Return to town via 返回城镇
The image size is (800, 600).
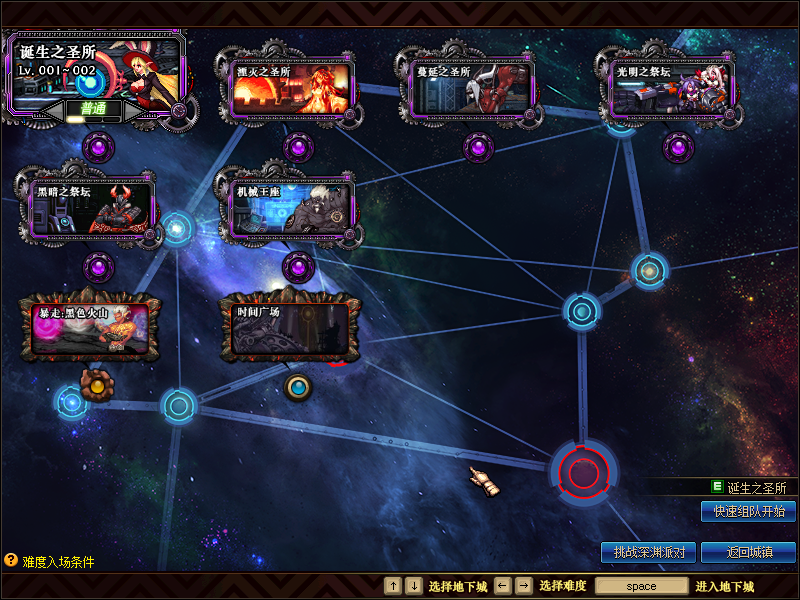pos(748,552)
